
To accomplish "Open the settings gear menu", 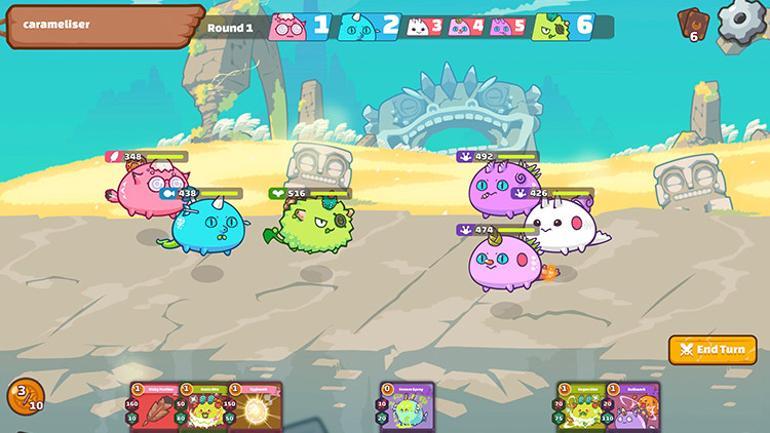I will (x=742, y=19).
